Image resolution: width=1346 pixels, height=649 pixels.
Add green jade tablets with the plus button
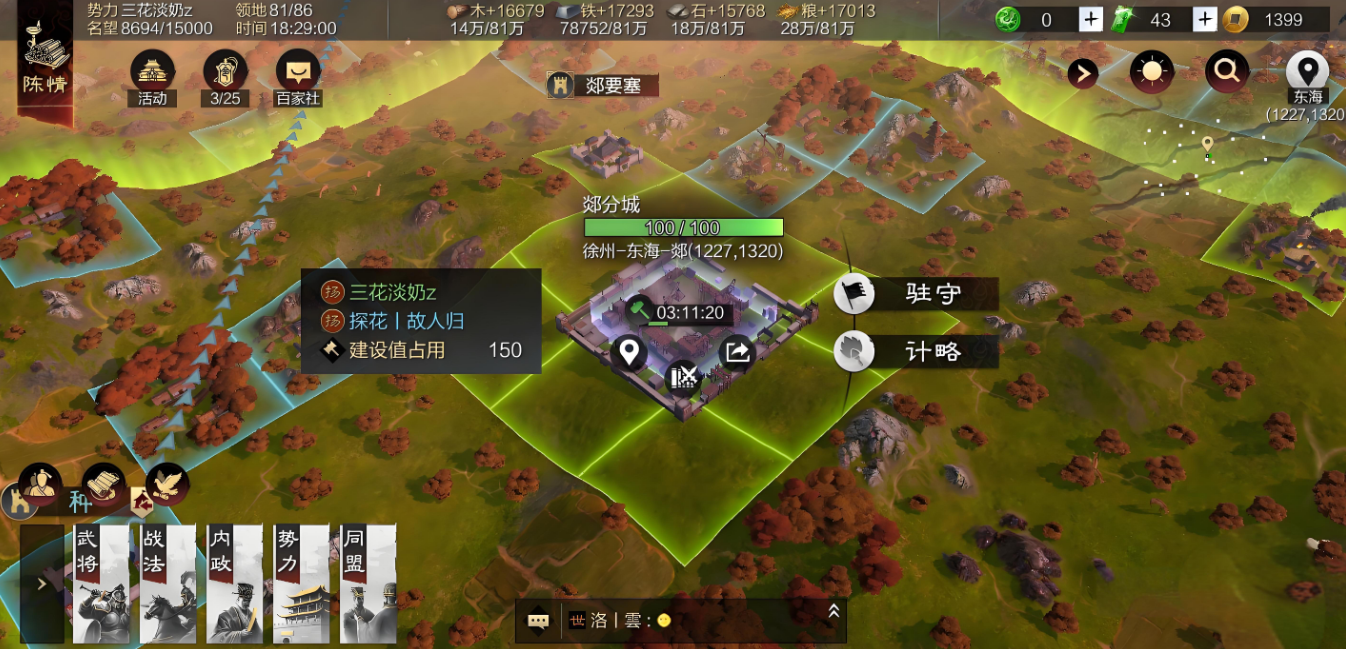1205,19
